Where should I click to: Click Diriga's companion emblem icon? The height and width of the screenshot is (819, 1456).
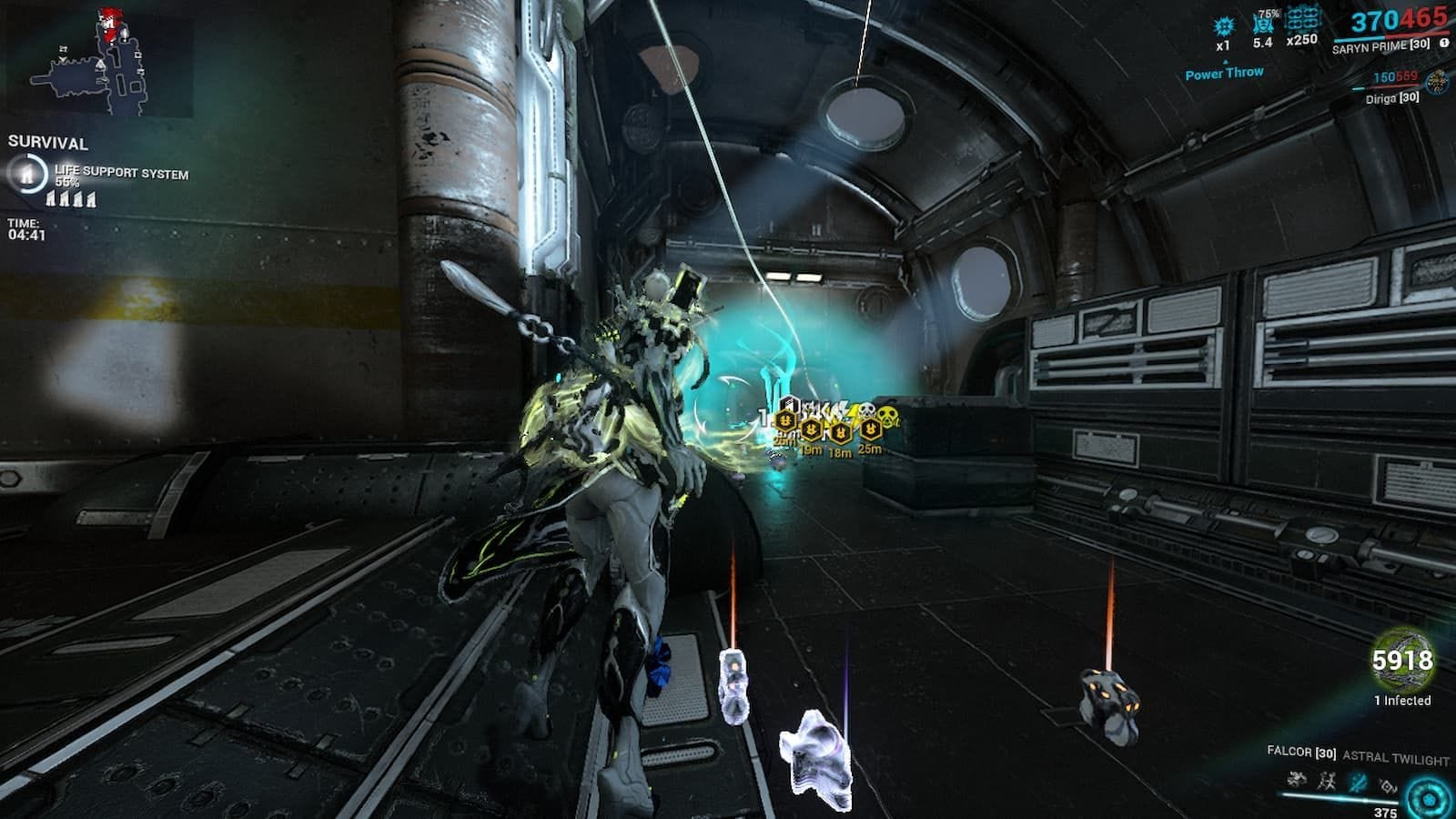coord(1437,83)
